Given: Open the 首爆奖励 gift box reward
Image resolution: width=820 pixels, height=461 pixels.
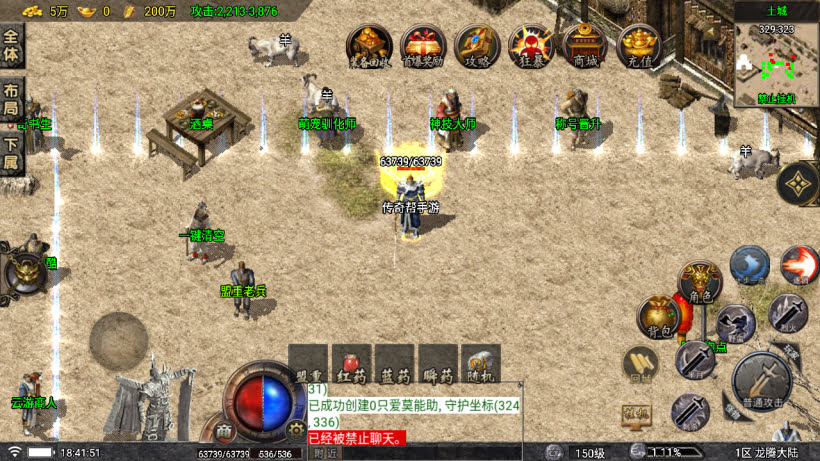Looking at the screenshot, I should pos(423,45).
